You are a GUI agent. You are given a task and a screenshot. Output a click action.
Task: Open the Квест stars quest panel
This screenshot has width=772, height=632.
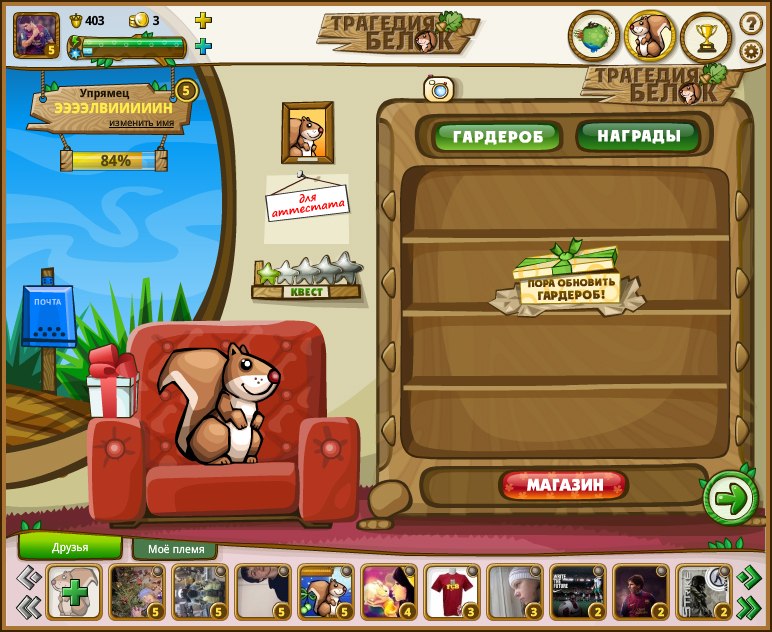click(x=307, y=278)
